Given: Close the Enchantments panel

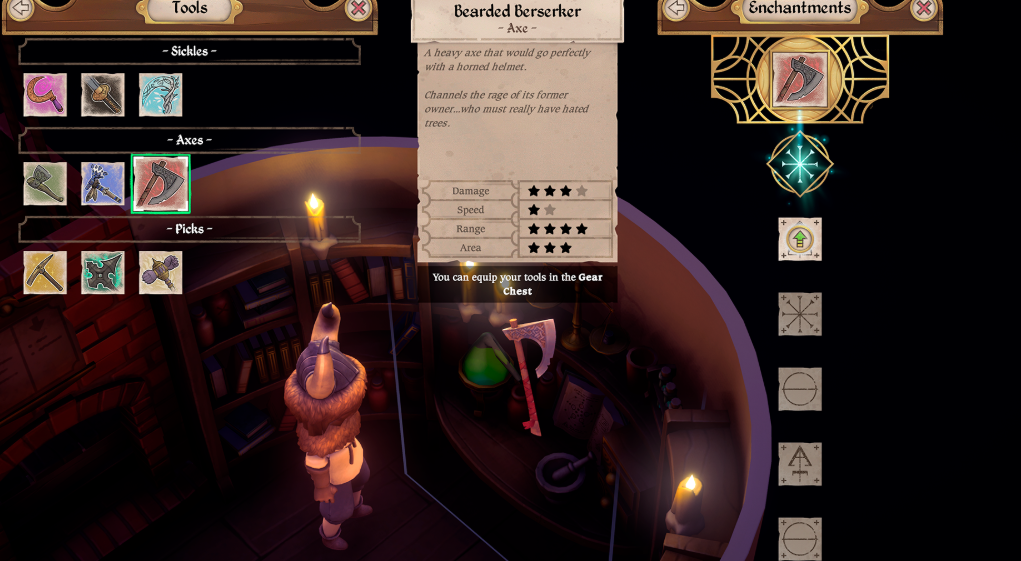Looking at the screenshot, I should [x=923, y=8].
